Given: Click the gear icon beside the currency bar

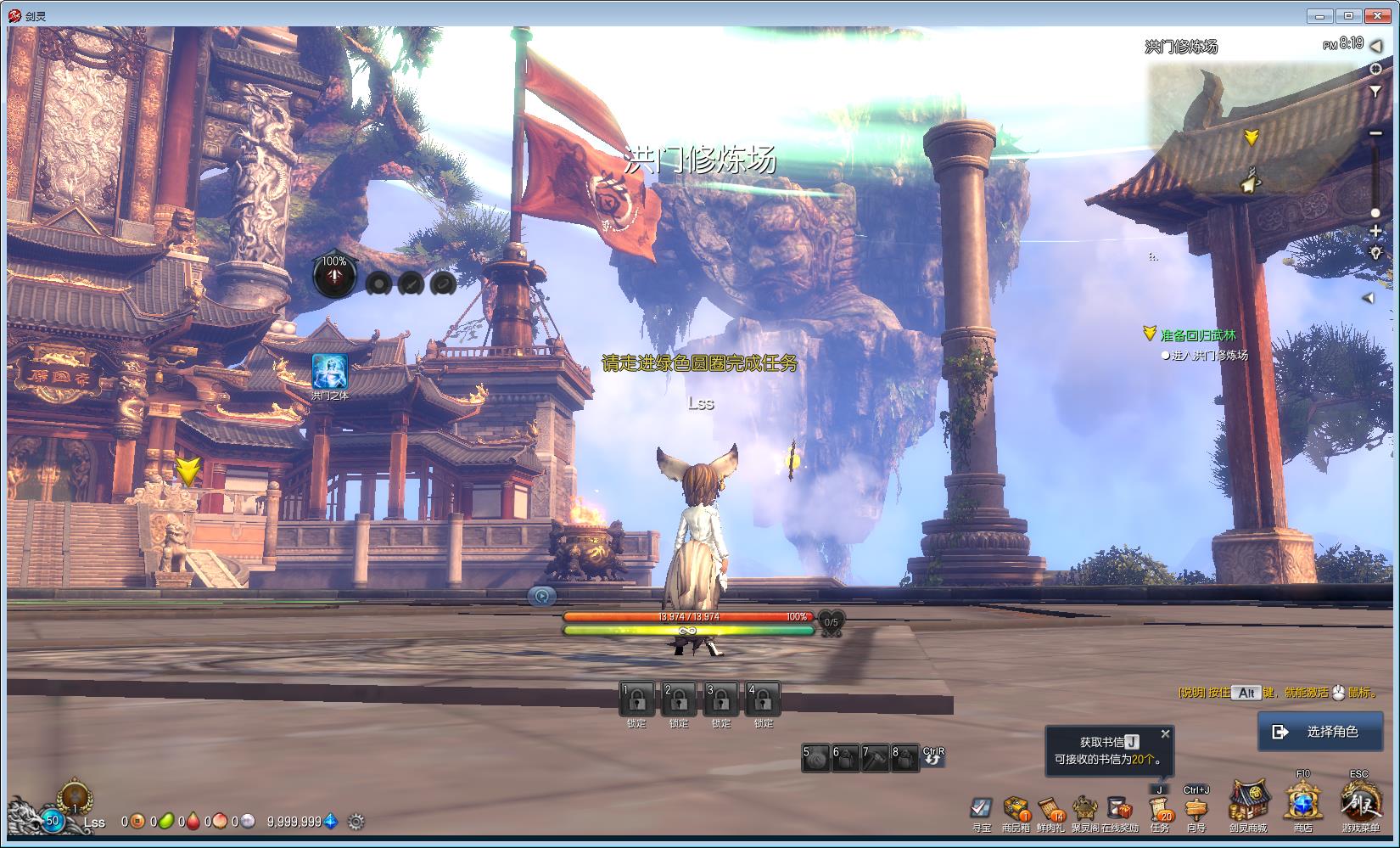Looking at the screenshot, I should tap(356, 822).
